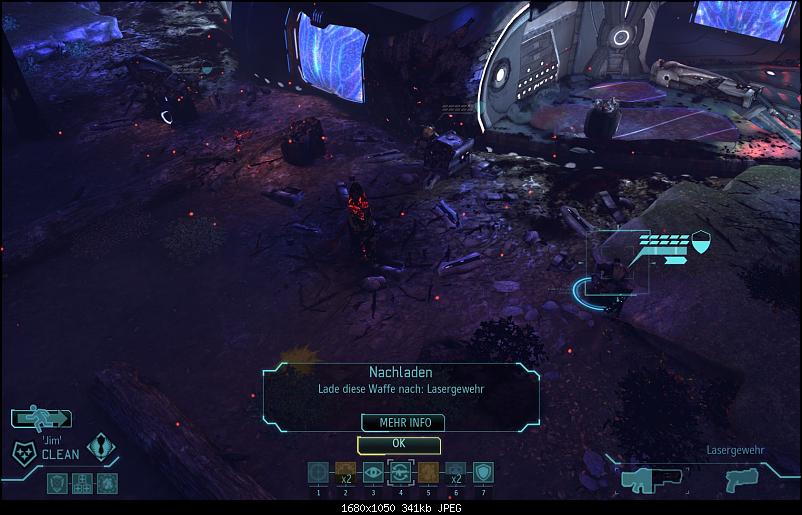The width and height of the screenshot is (802, 515).
Task: Switch to the Lasergewehr rifle
Action: [x=648, y=479]
